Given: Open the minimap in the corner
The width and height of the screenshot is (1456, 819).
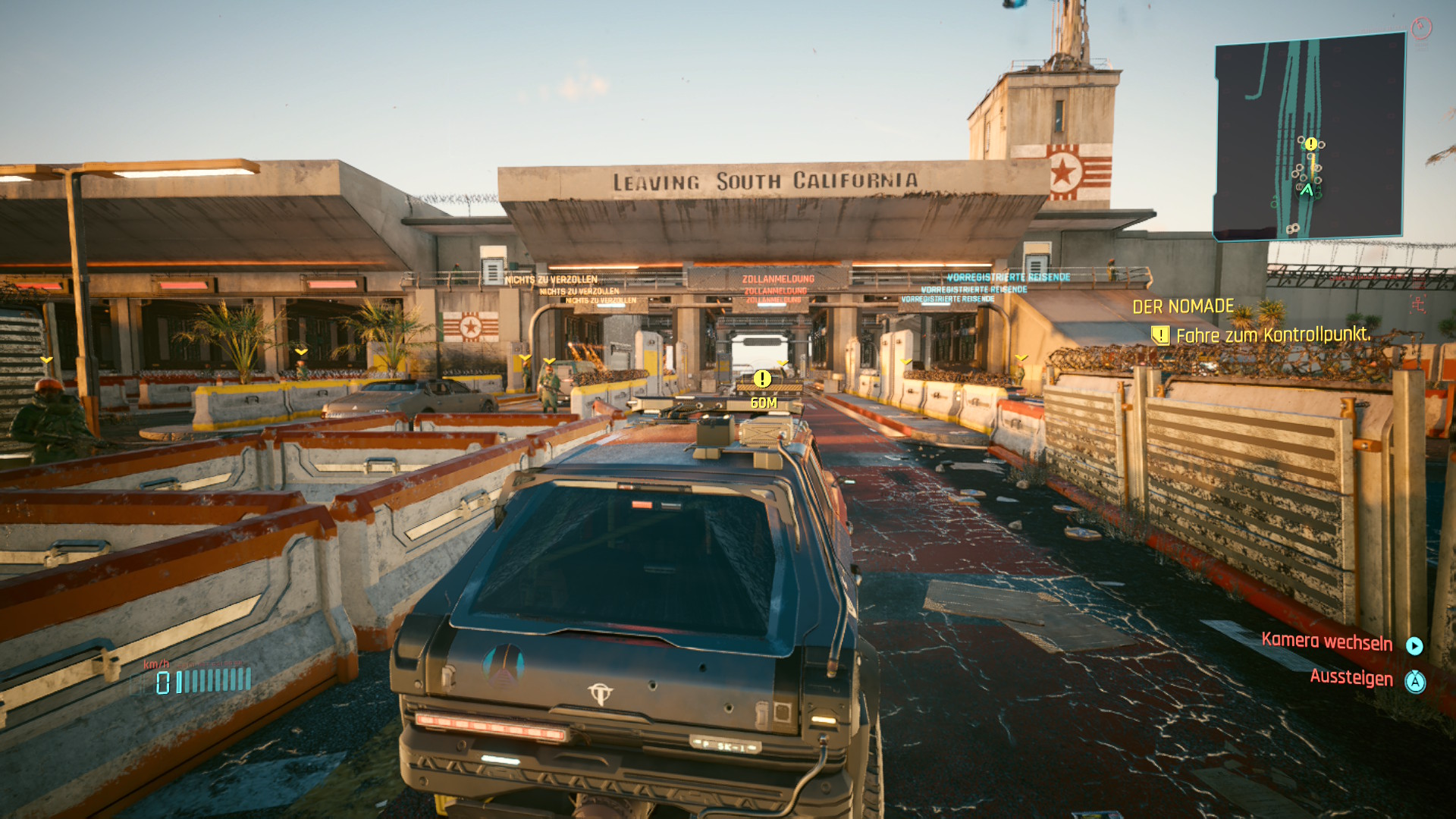Looking at the screenshot, I should coord(1310,136).
